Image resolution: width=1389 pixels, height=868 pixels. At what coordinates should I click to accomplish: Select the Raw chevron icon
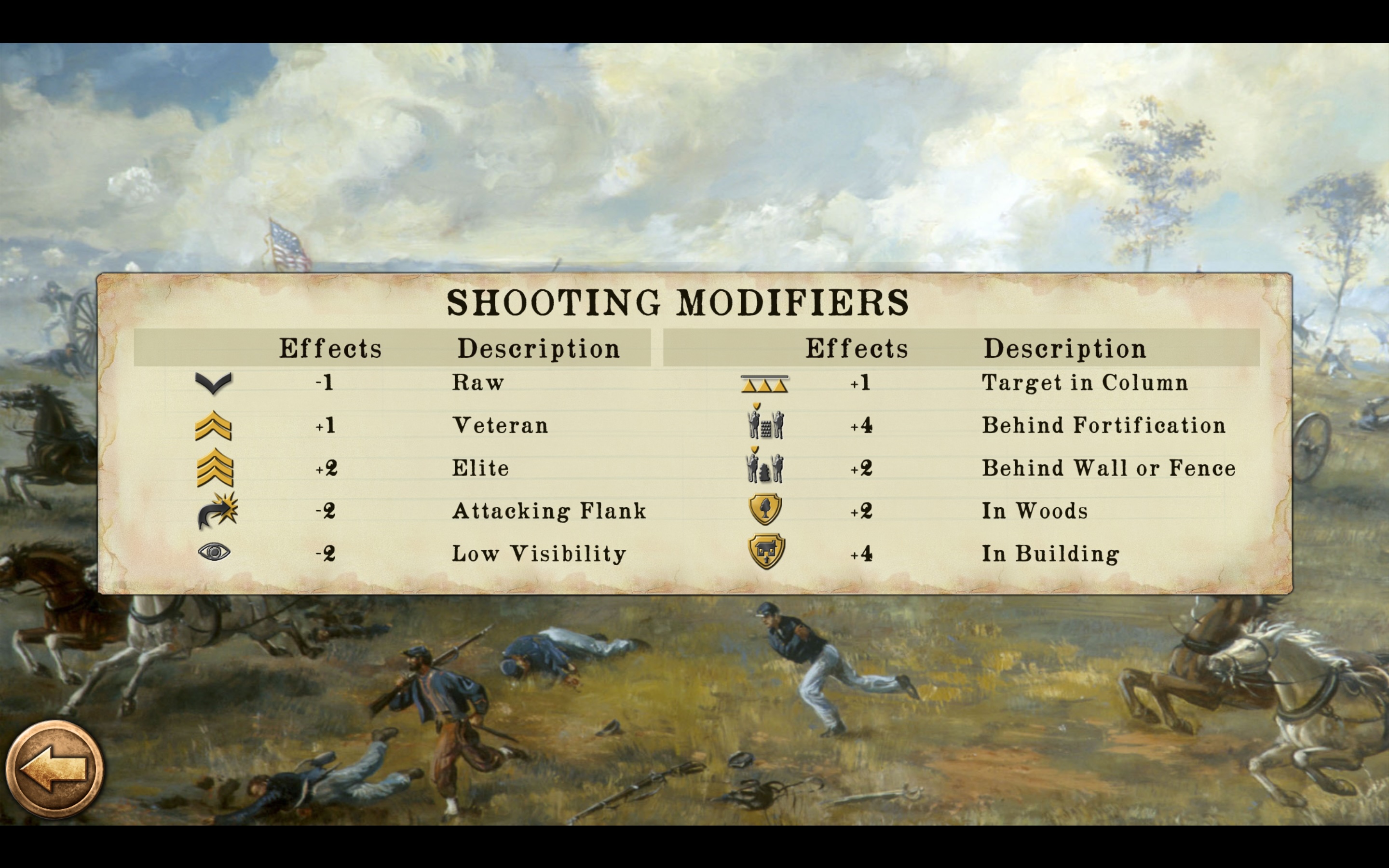[213, 383]
